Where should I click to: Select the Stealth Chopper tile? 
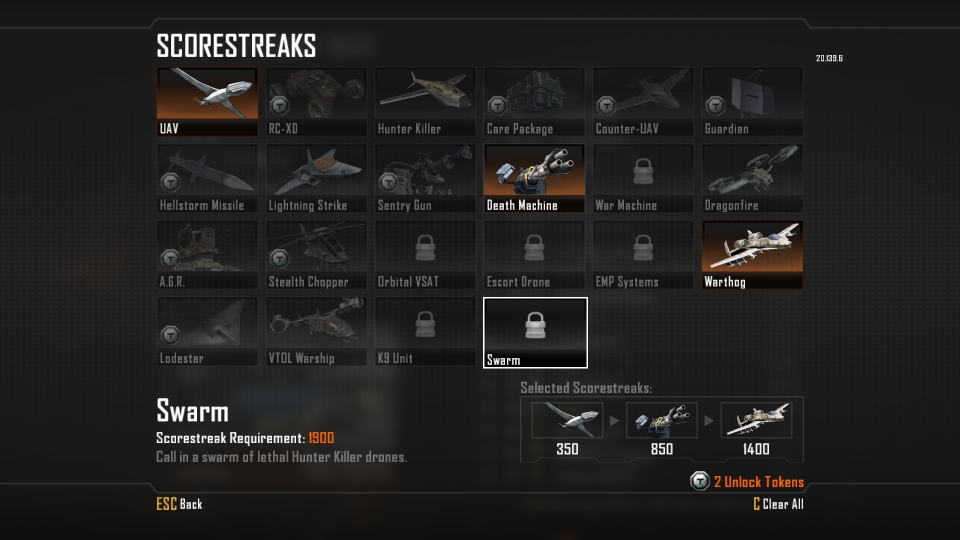pos(316,255)
